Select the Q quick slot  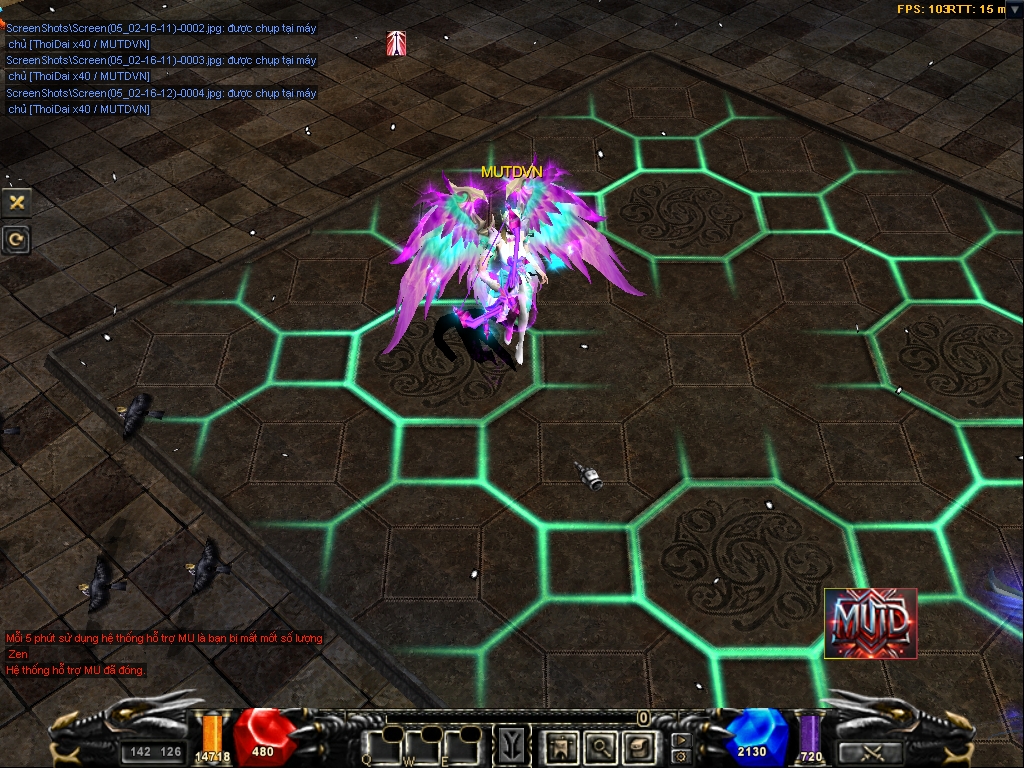(x=381, y=746)
